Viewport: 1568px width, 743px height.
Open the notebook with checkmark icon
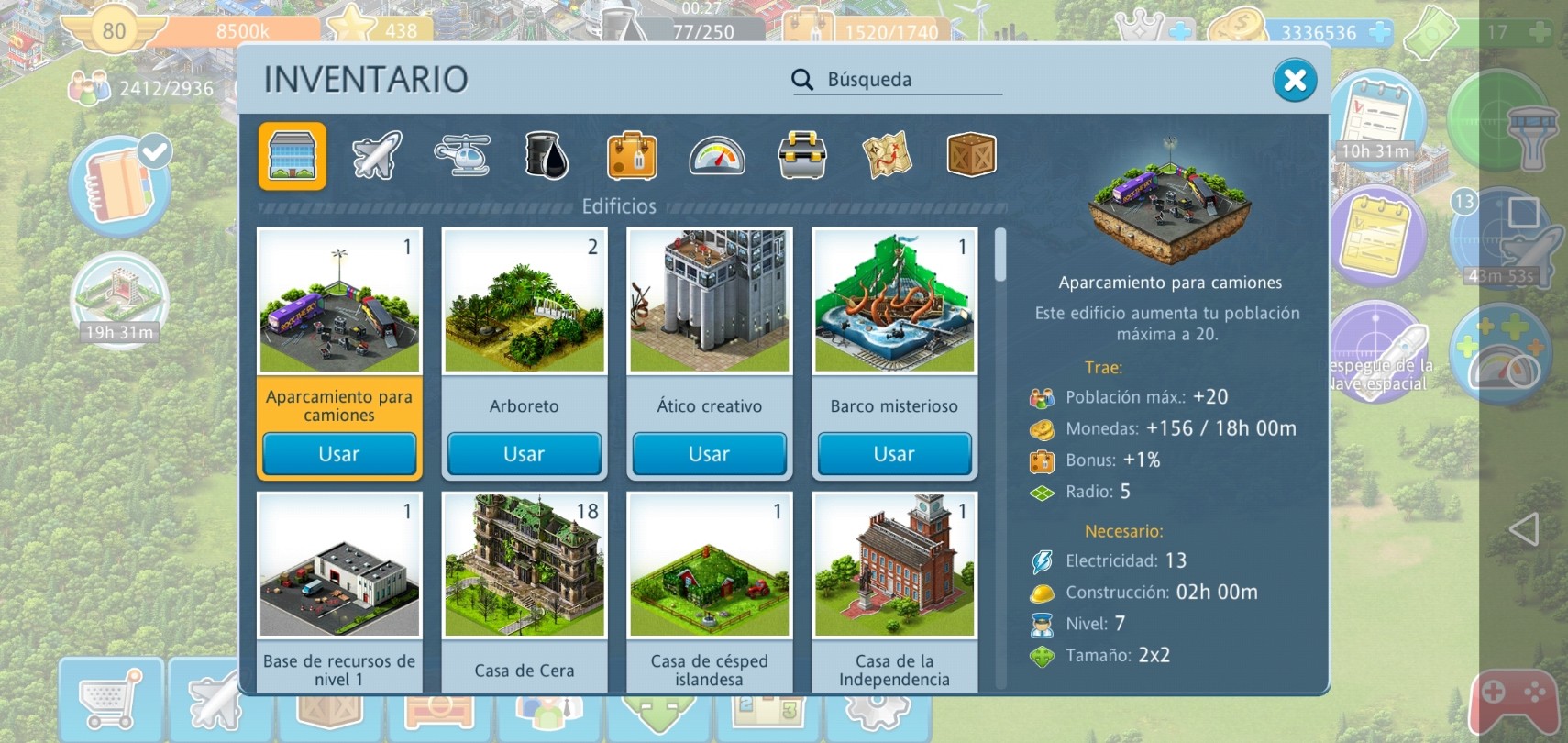(121, 182)
